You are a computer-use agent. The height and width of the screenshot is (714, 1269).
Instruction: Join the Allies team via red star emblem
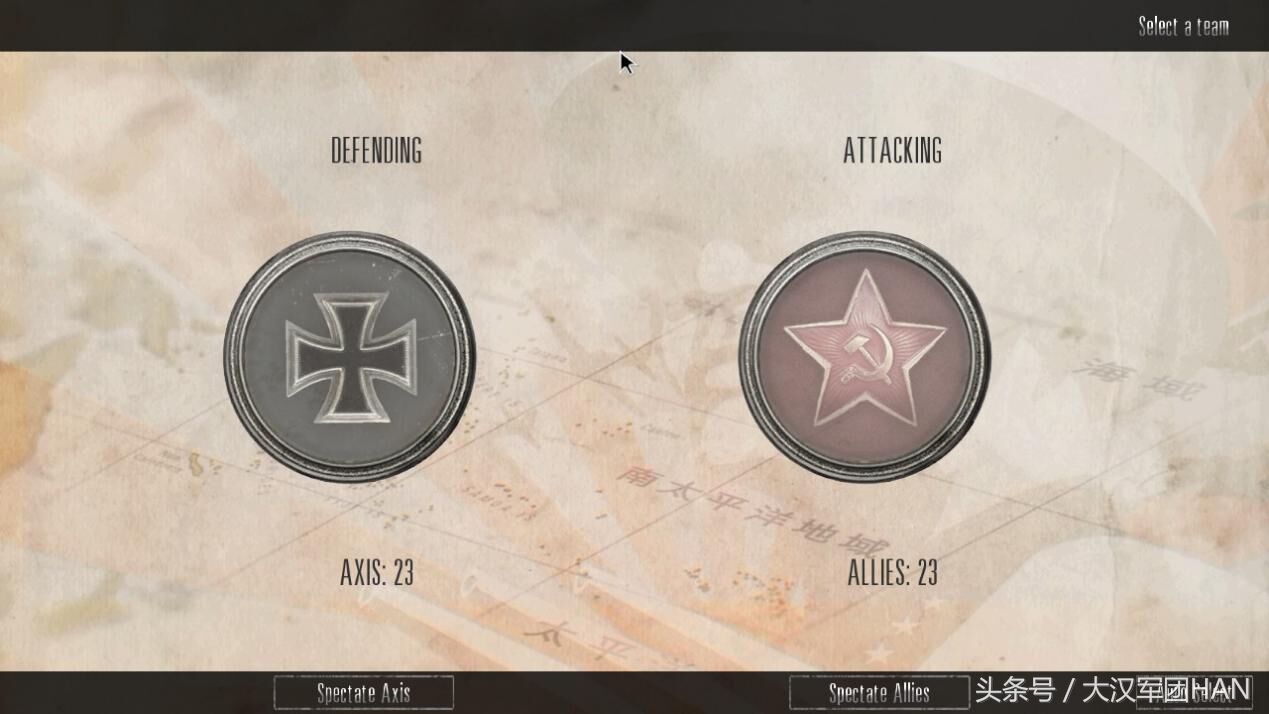tap(864, 357)
